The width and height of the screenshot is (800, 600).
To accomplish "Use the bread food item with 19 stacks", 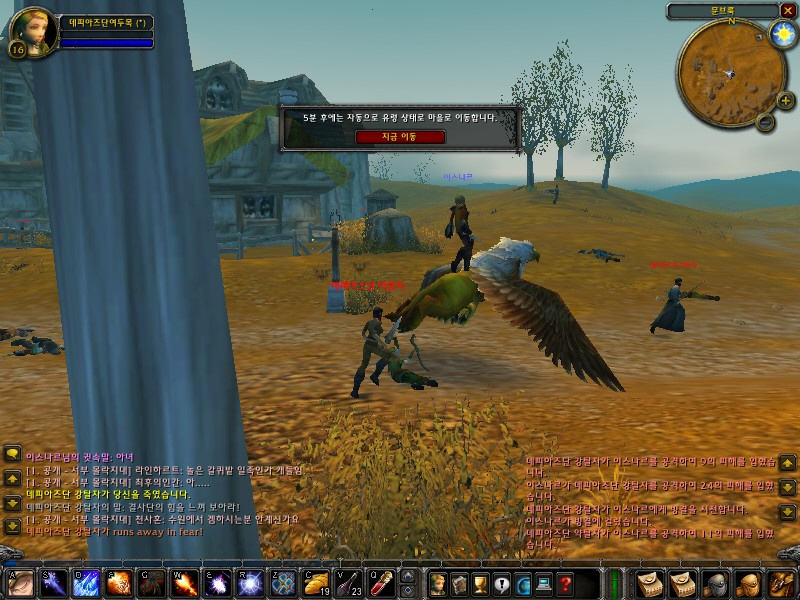I will 317,583.
